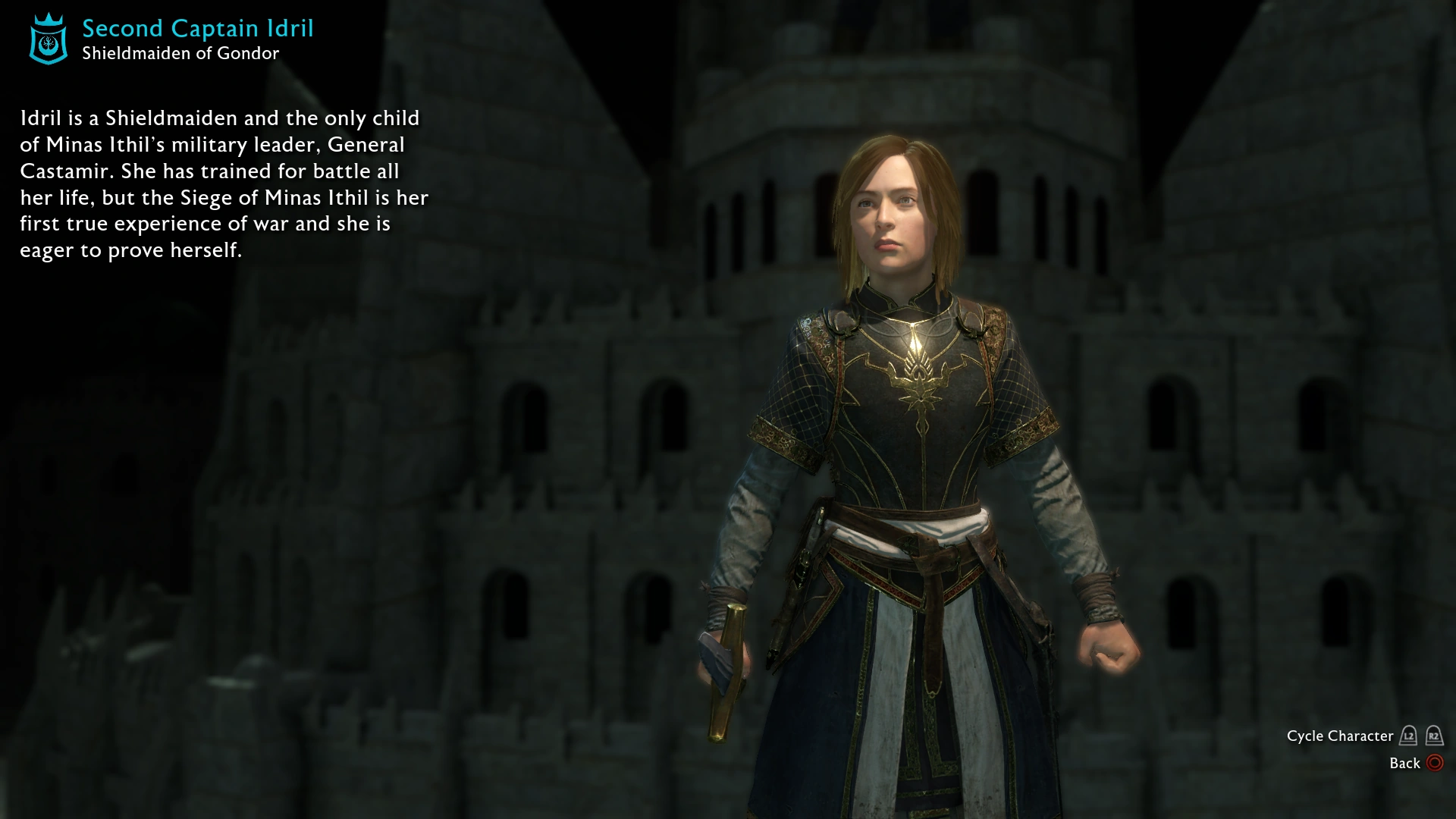Select the title Second Captain Idril
The width and height of the screenshot is (1456, 819).
tap(199, 28)
